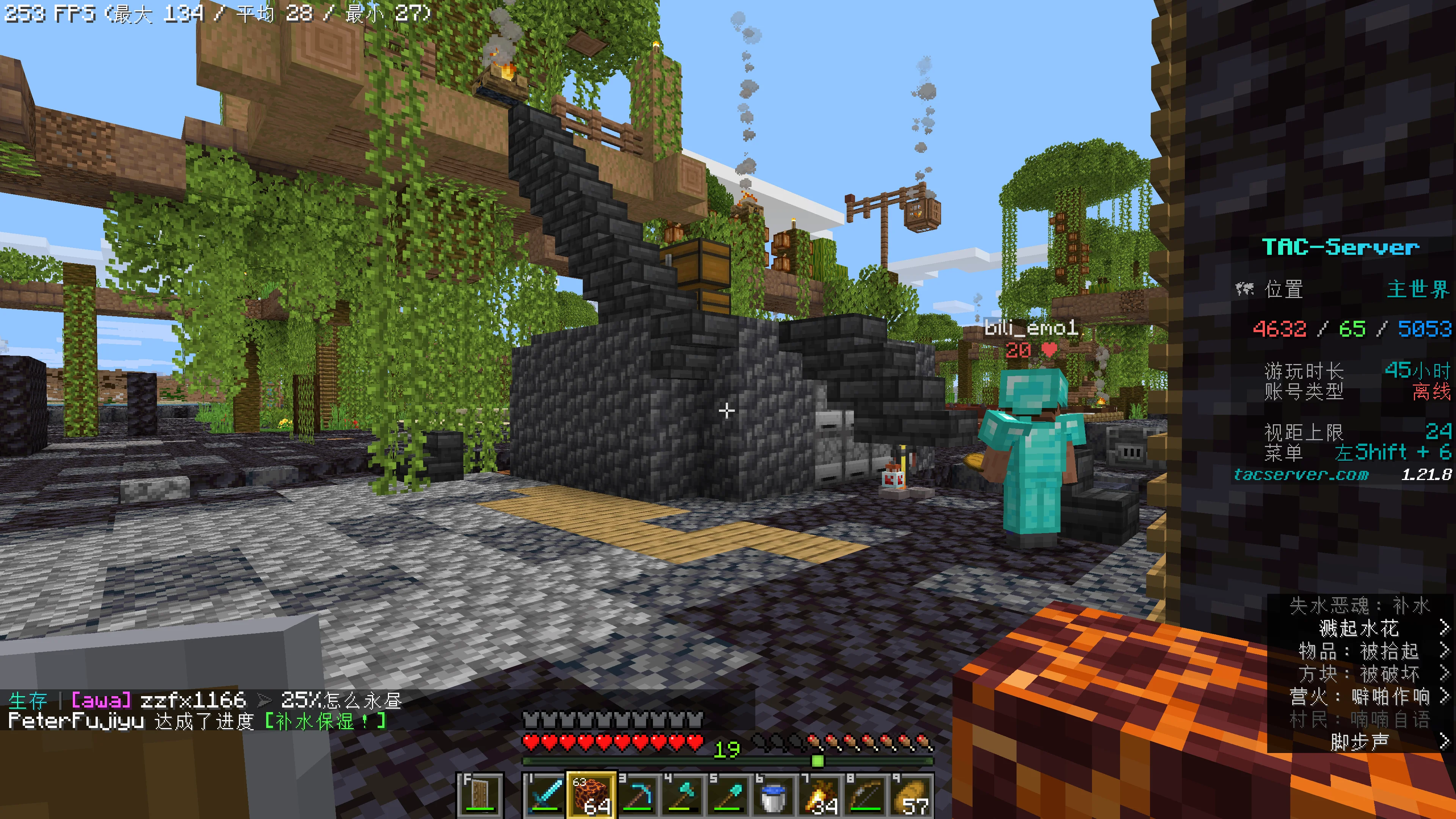Select the water bucket slot
Screen dimensions: 1456x819
tap(774, 794)
